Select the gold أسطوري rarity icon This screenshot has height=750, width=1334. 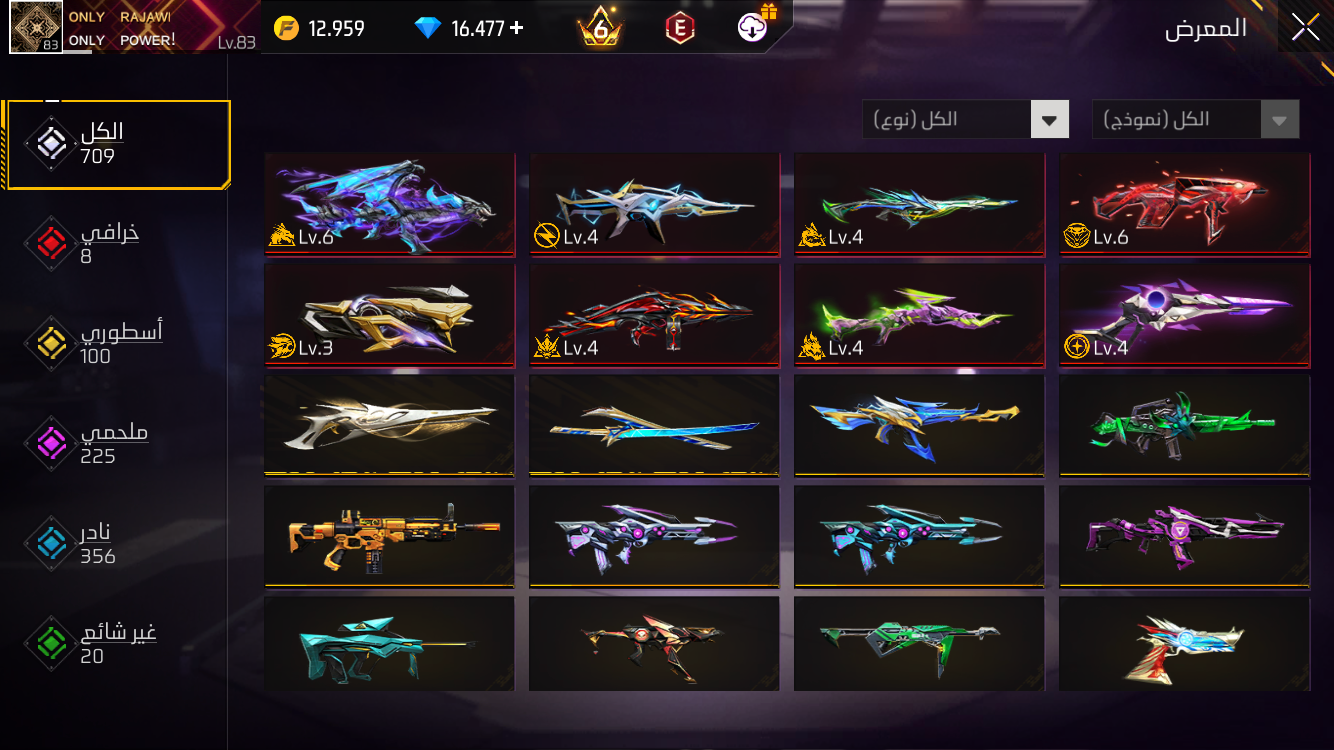49,343
